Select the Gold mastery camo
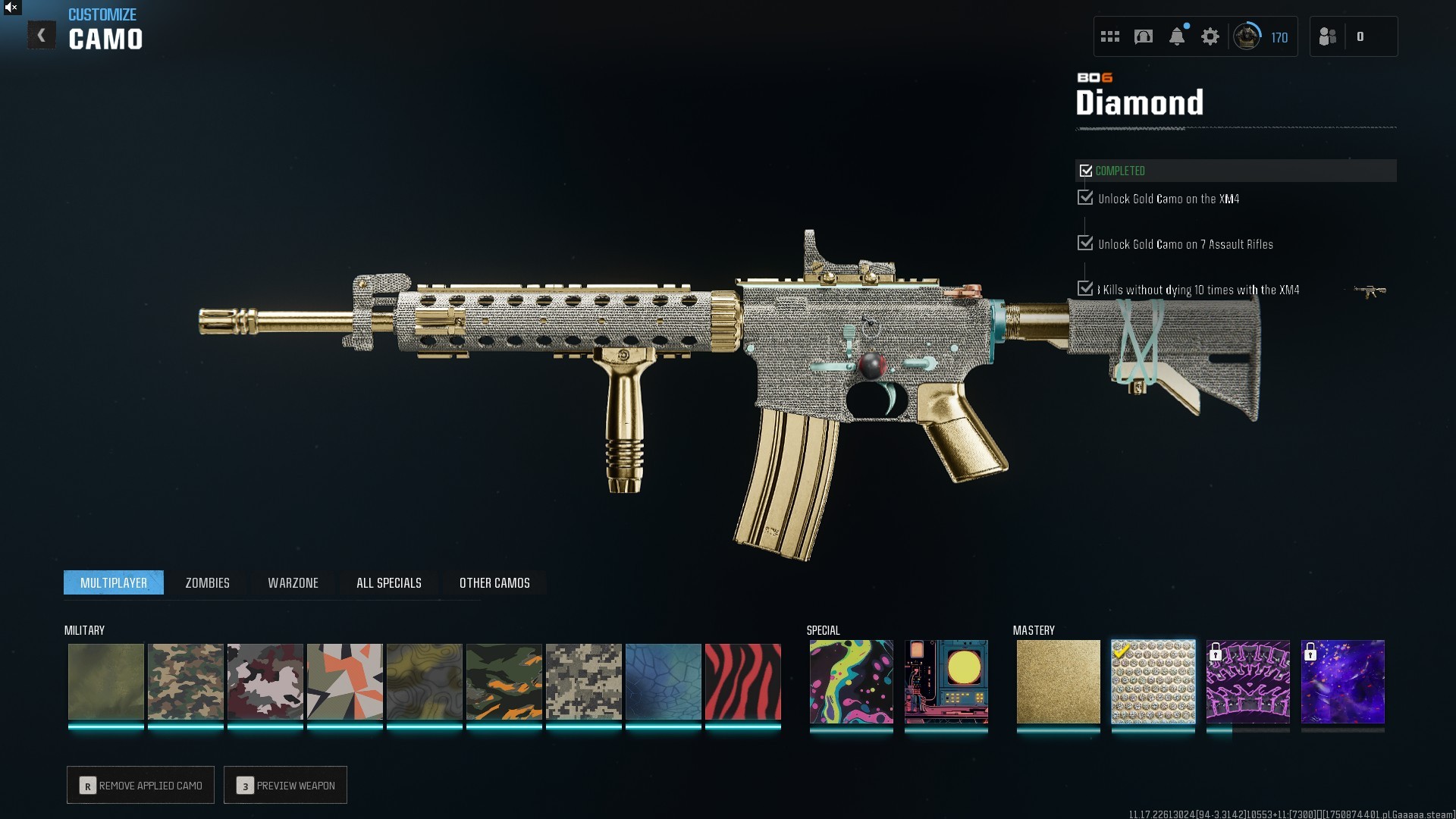1456x819 pixels. point(1058,681)
